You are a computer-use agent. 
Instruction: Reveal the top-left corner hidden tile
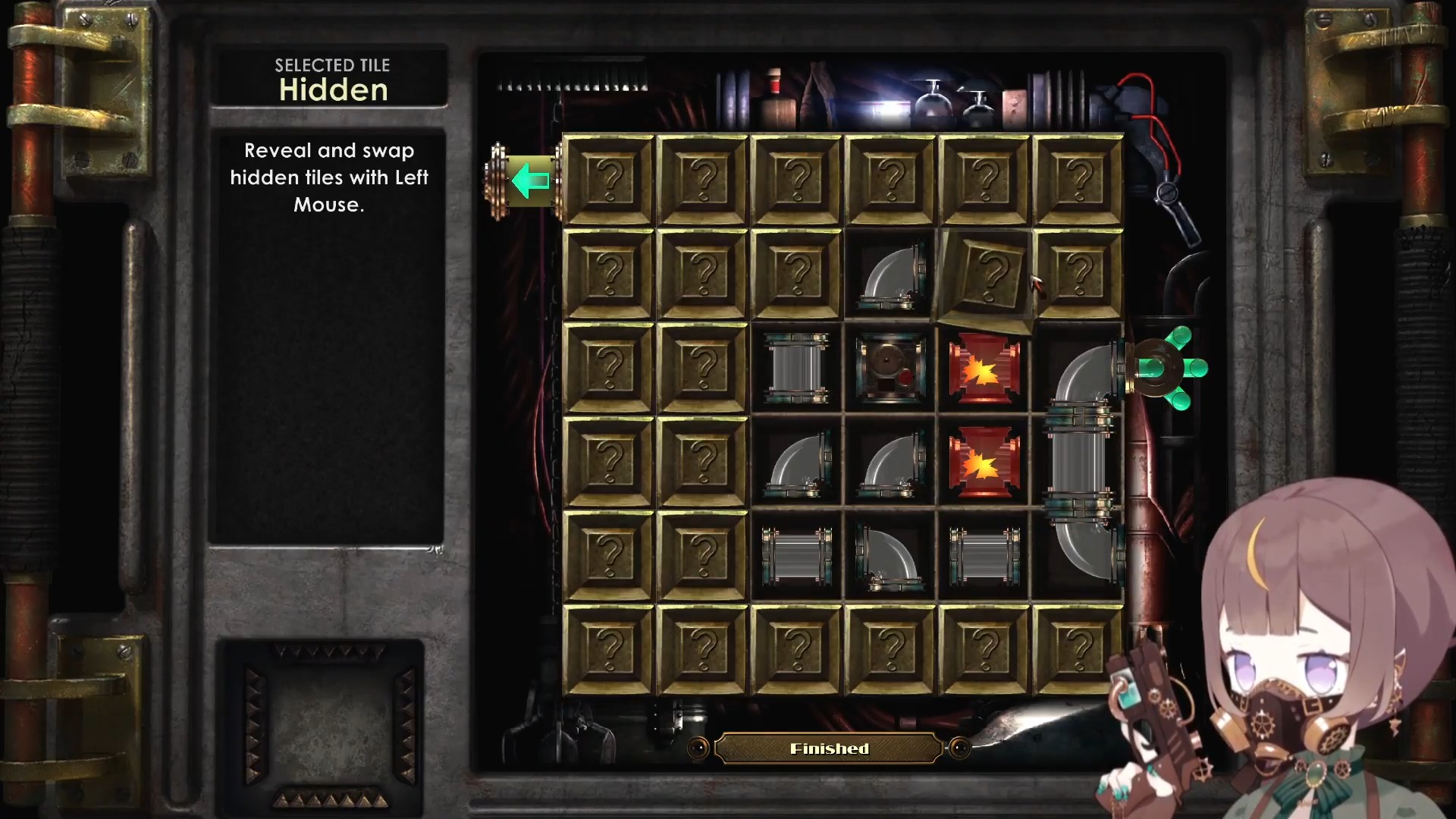[x=609, y=180]
